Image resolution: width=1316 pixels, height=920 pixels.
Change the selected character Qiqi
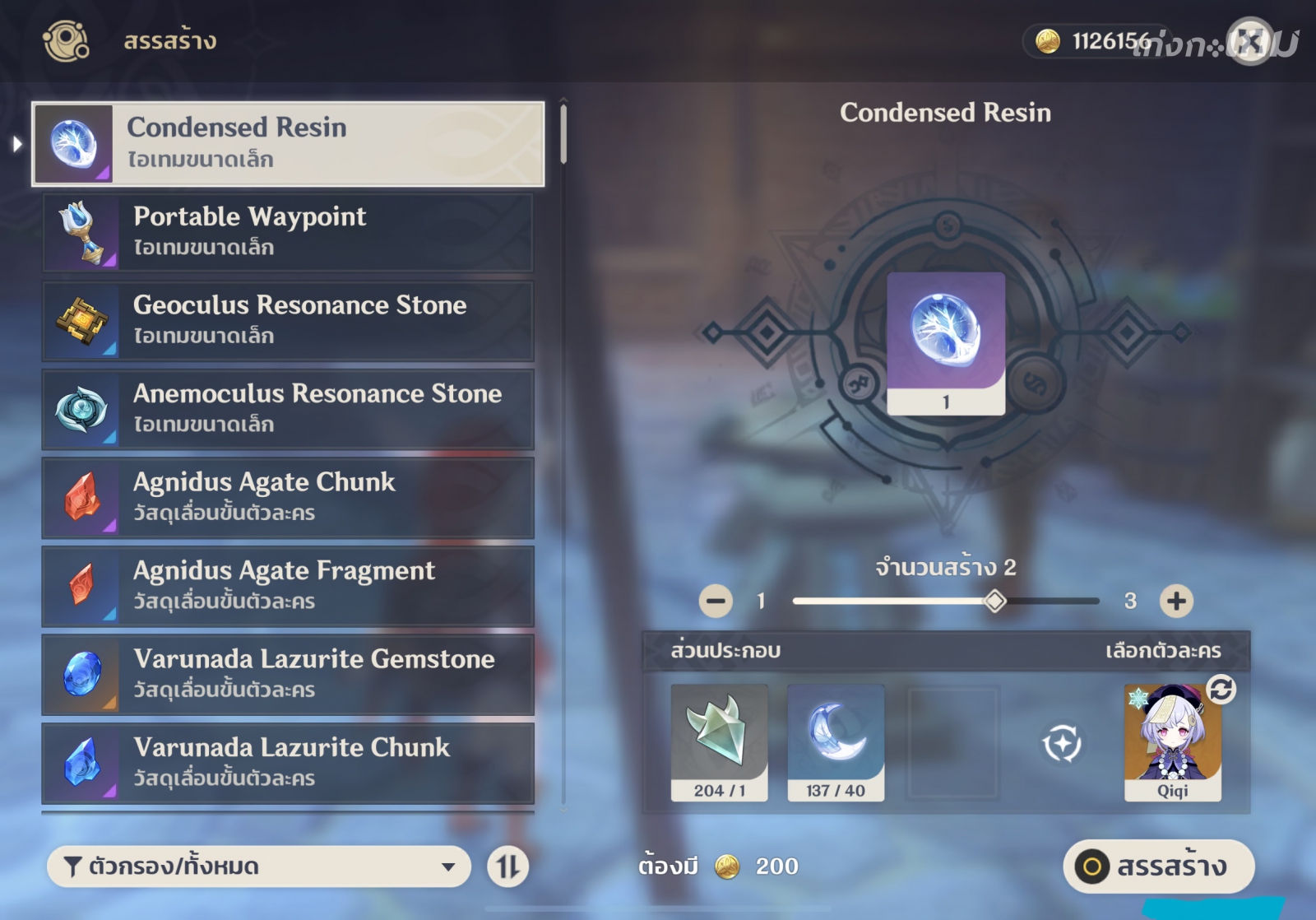tap(1172, 741)
